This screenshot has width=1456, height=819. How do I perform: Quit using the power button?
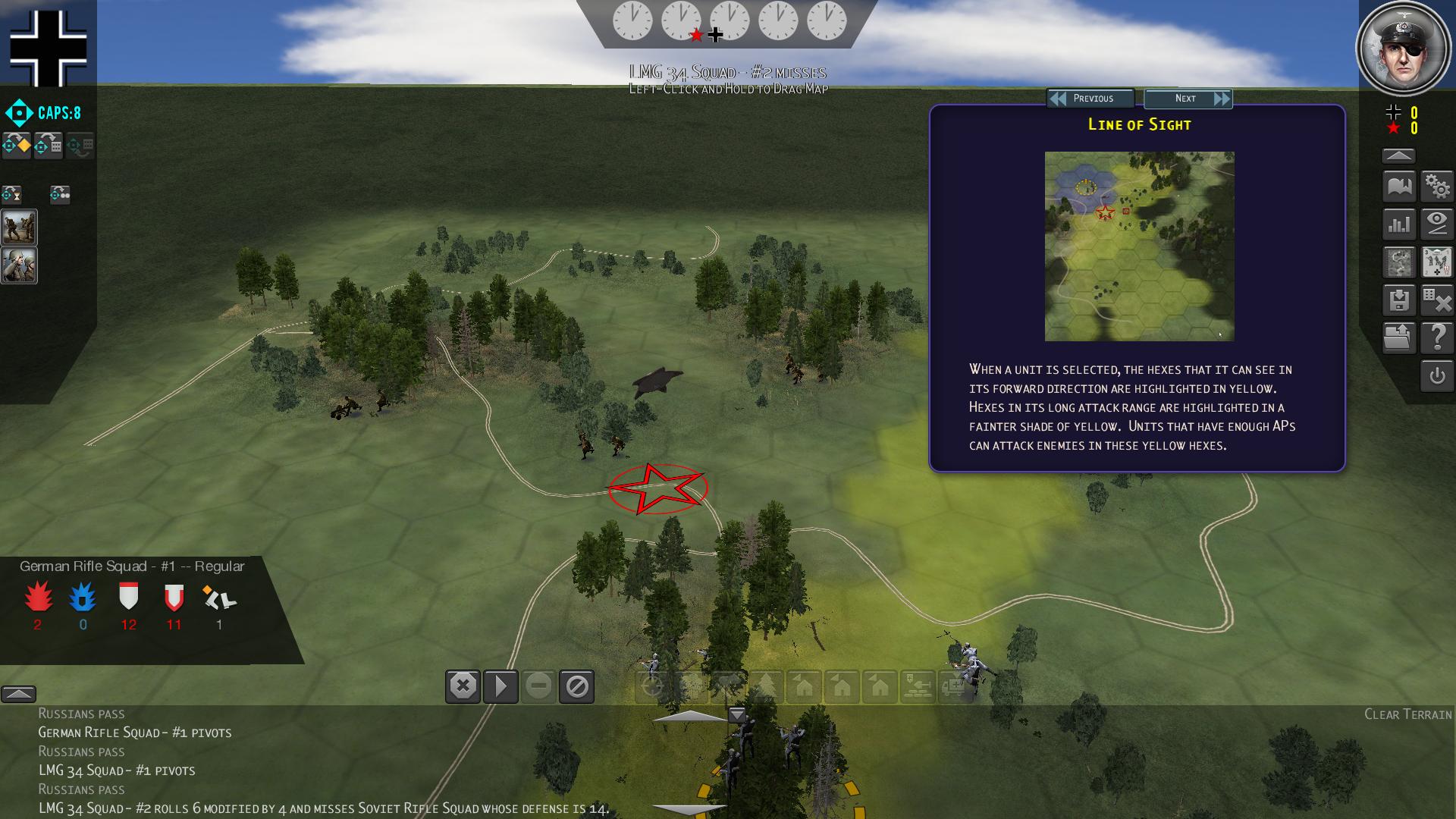pyautogui.click(x=1437, y=376)
